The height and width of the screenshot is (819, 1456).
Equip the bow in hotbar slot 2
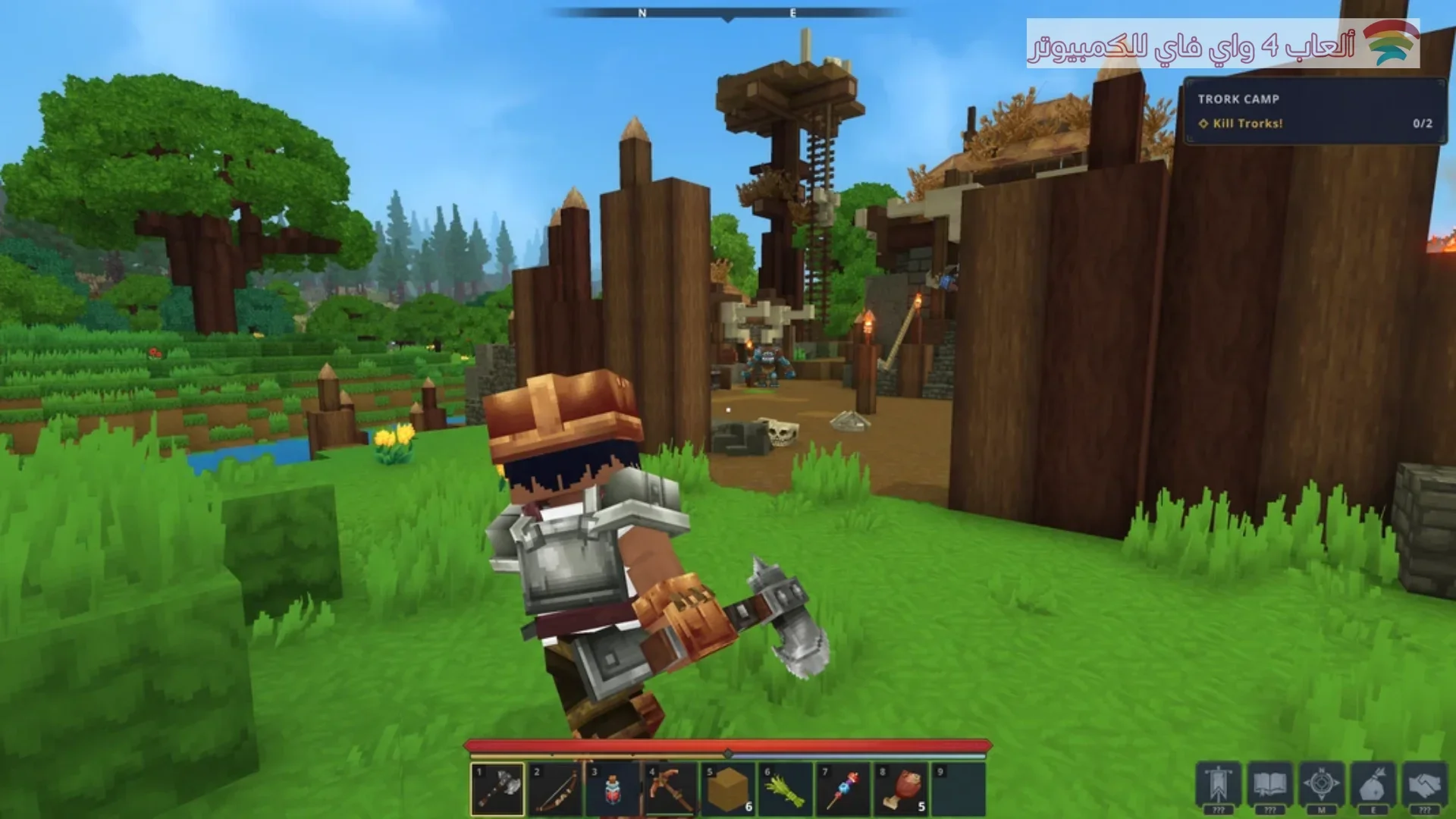point(555,789)
